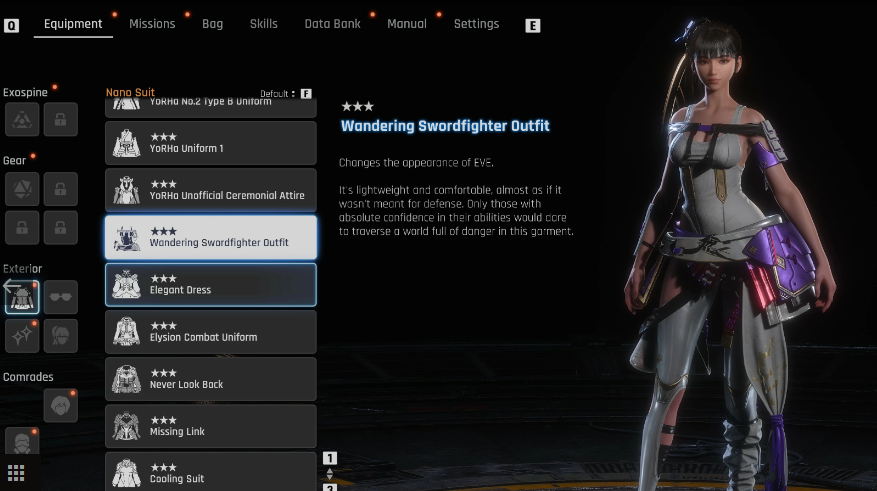
Task: Open the grid menu icon in the corner
Action: tap(16, 473)
